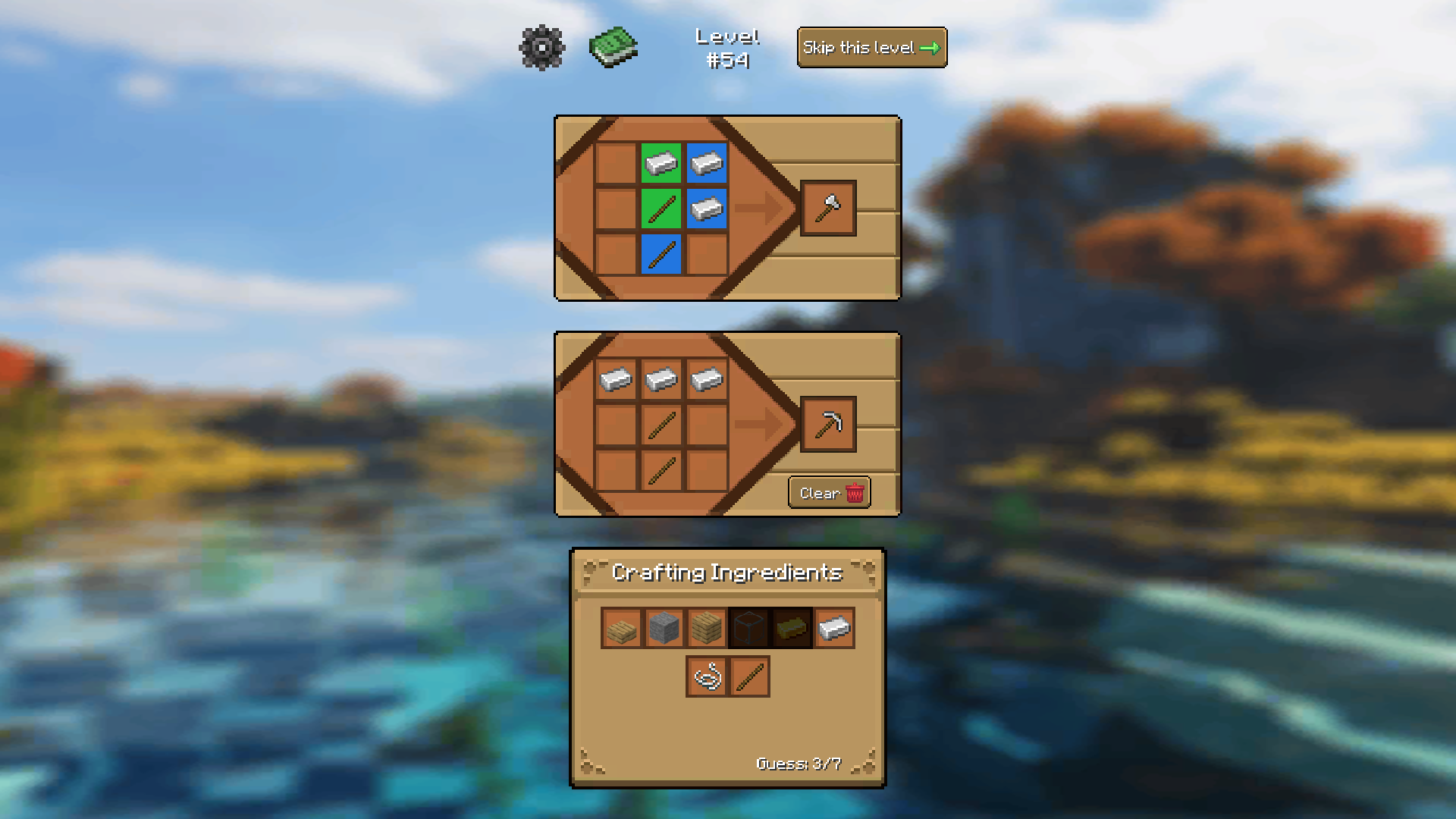Screen dimensions: 1456x819
Task: Click the hammer result in the first guess
Action: pos(827,209)
